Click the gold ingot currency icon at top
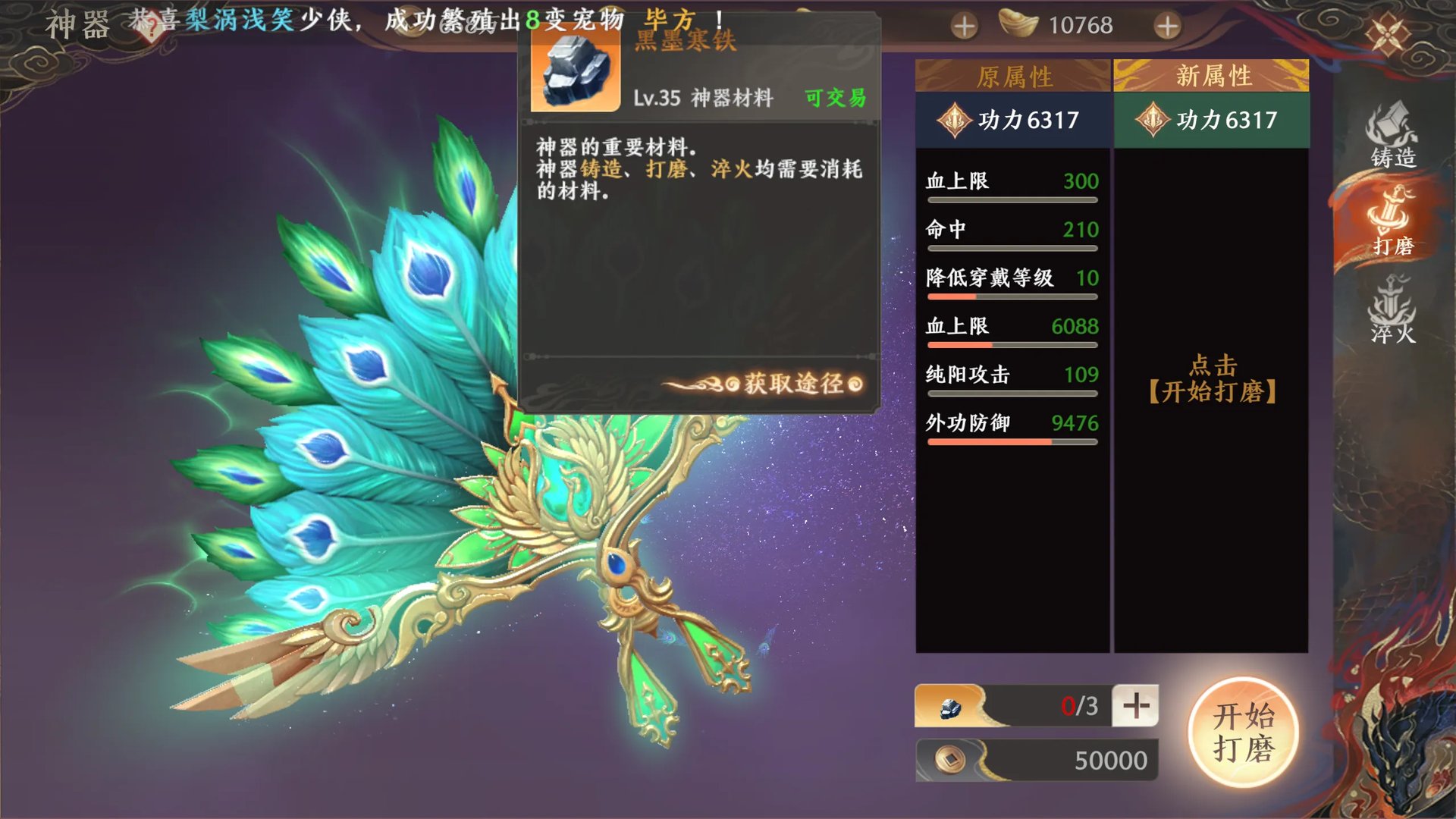 (x=1020, y=25)
